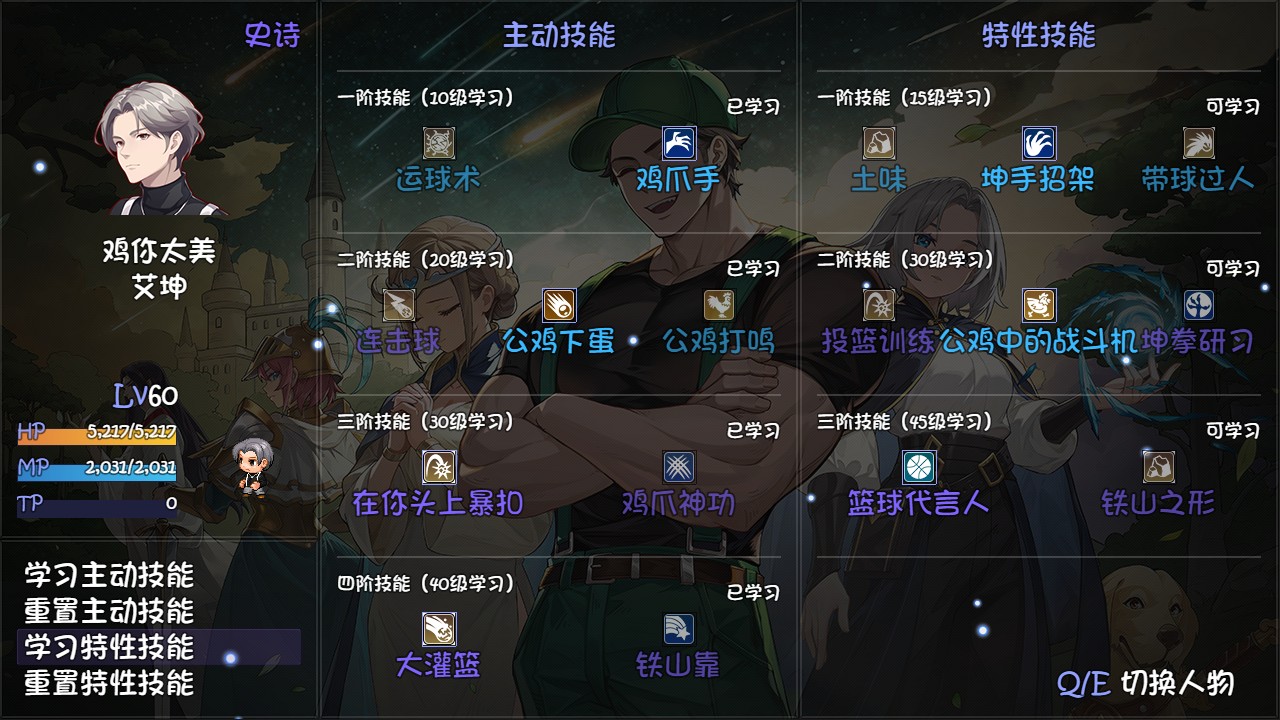The image size is (1280, 720).
Task: Select the 鸡爪手 skill icon
Action: 679,143
